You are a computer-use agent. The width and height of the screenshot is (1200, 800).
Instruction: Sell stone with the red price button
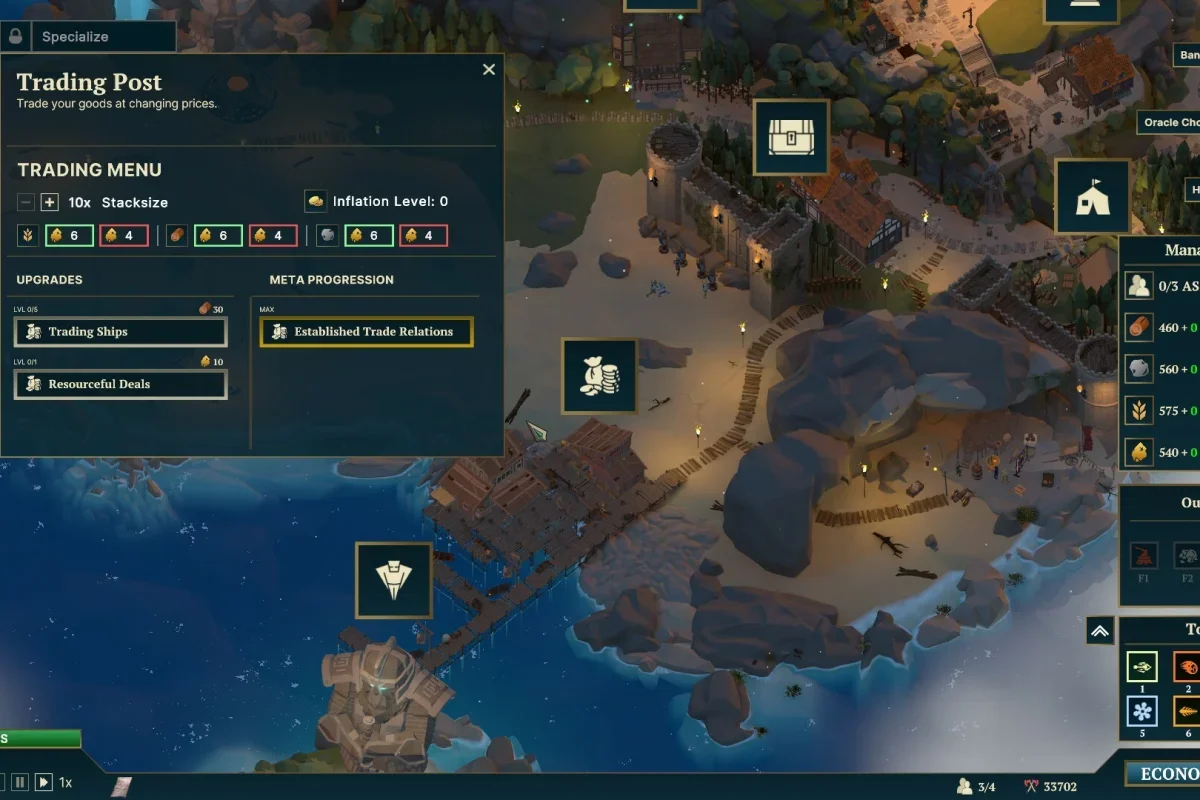[x=423, y=236]
